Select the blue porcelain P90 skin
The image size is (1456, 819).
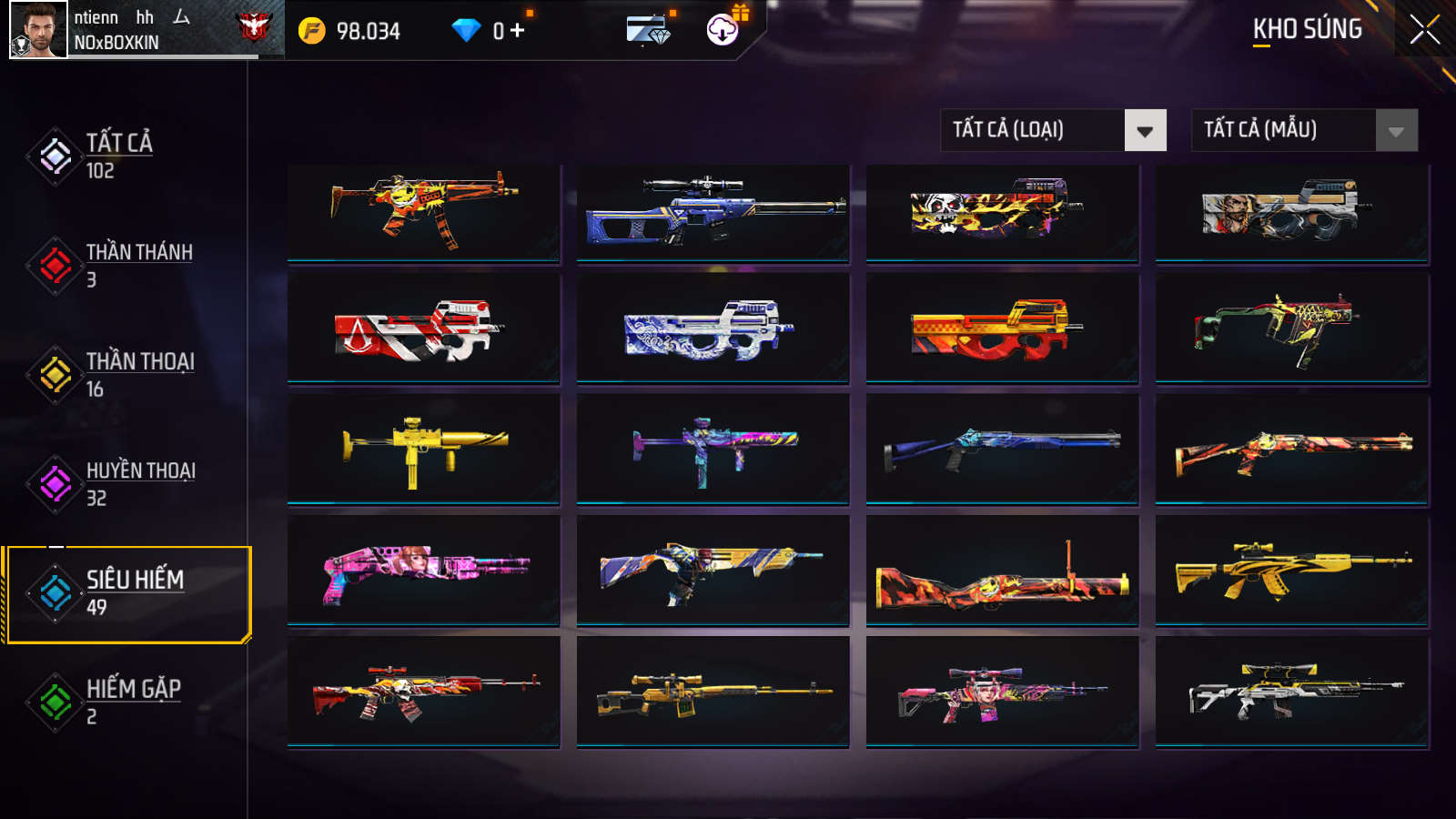(x=713, y=329)
